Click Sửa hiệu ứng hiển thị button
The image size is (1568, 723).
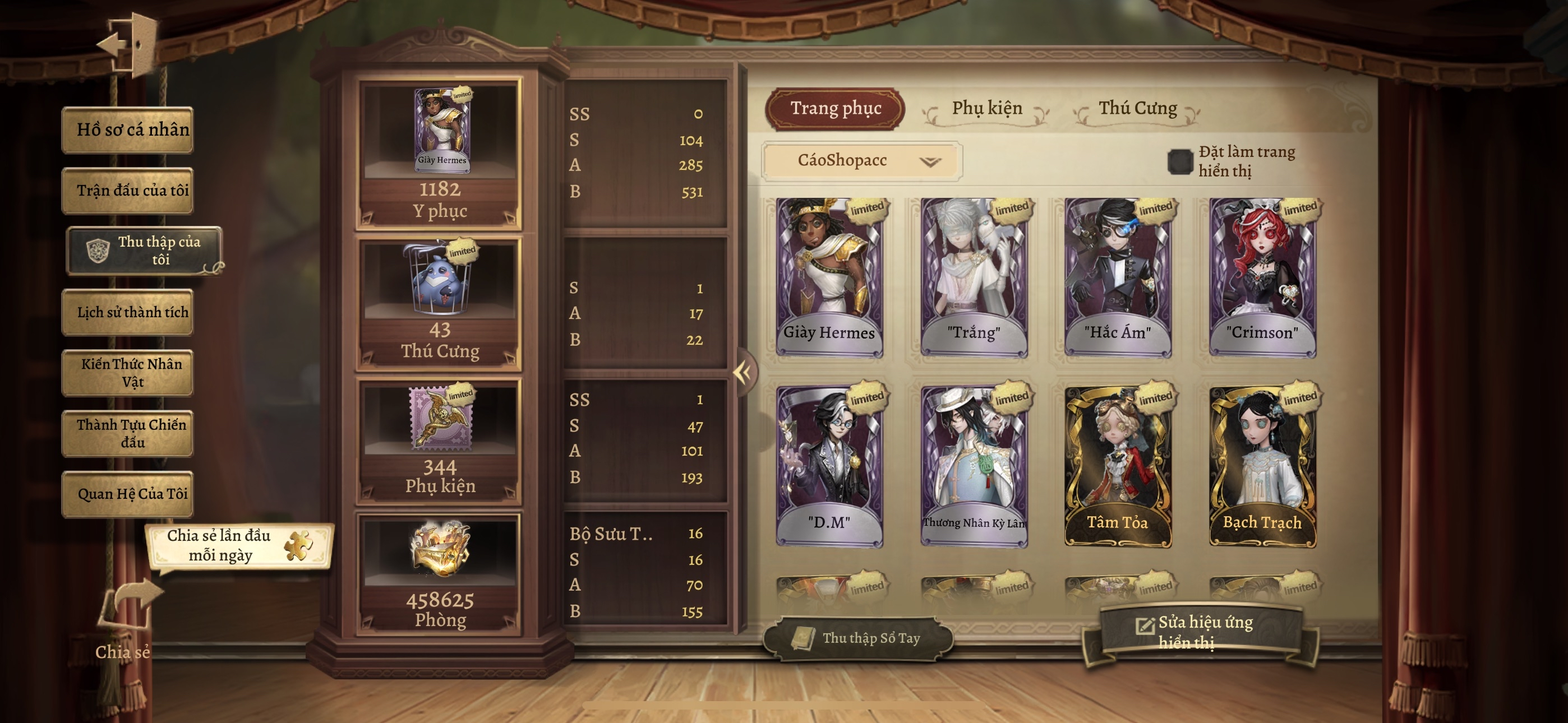1199,632
